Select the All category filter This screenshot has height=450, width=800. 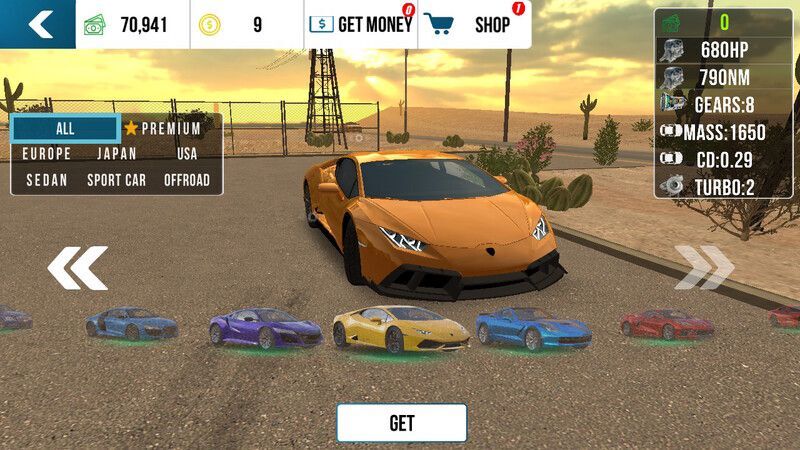(65, 129)
